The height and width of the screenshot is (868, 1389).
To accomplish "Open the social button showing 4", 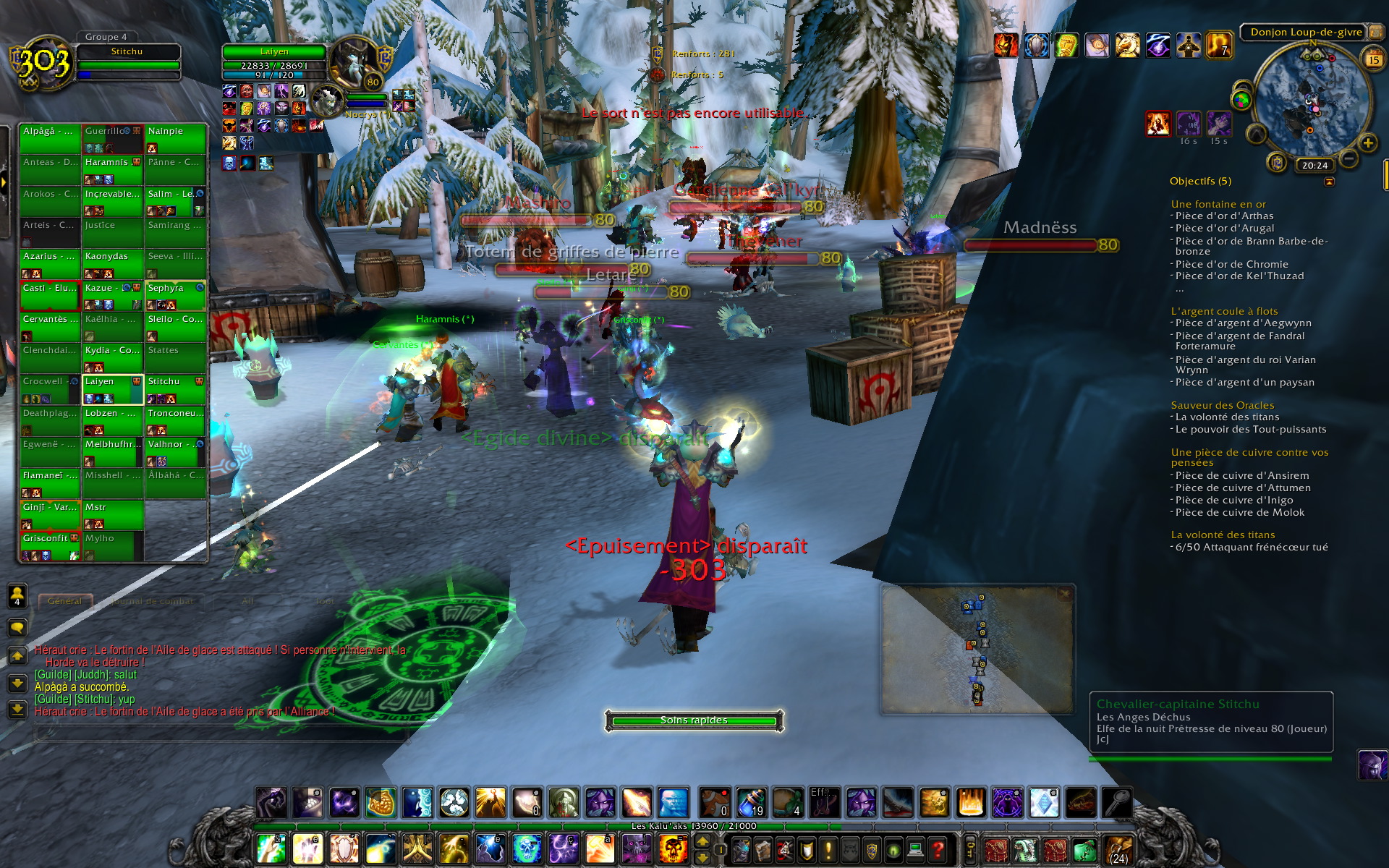I will [17, 595].
